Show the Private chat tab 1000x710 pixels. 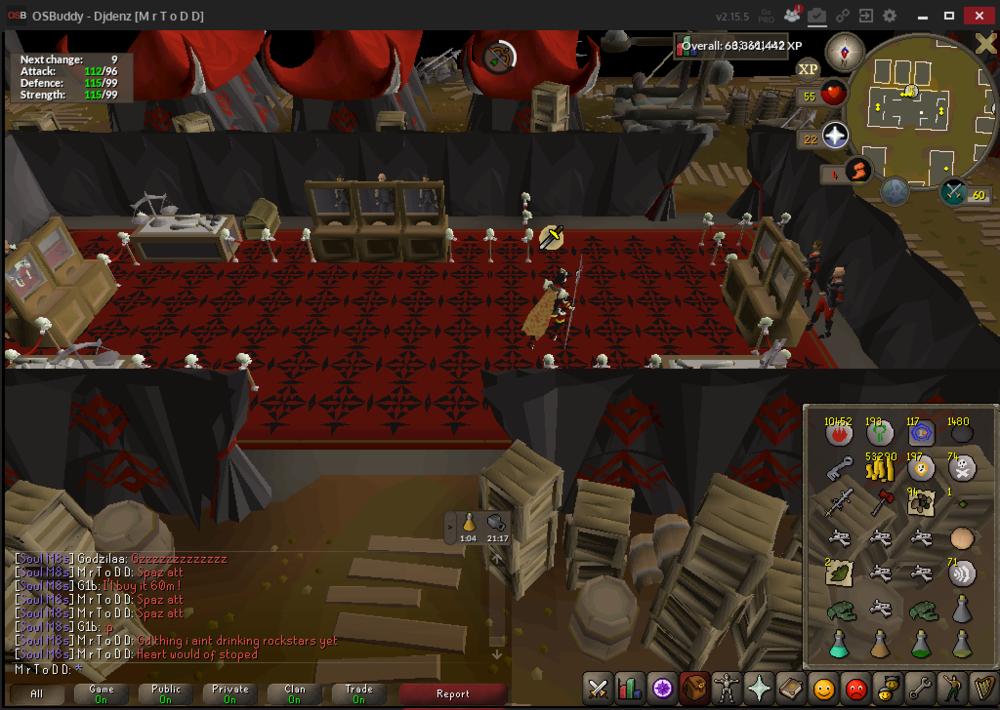pos(230,693)
